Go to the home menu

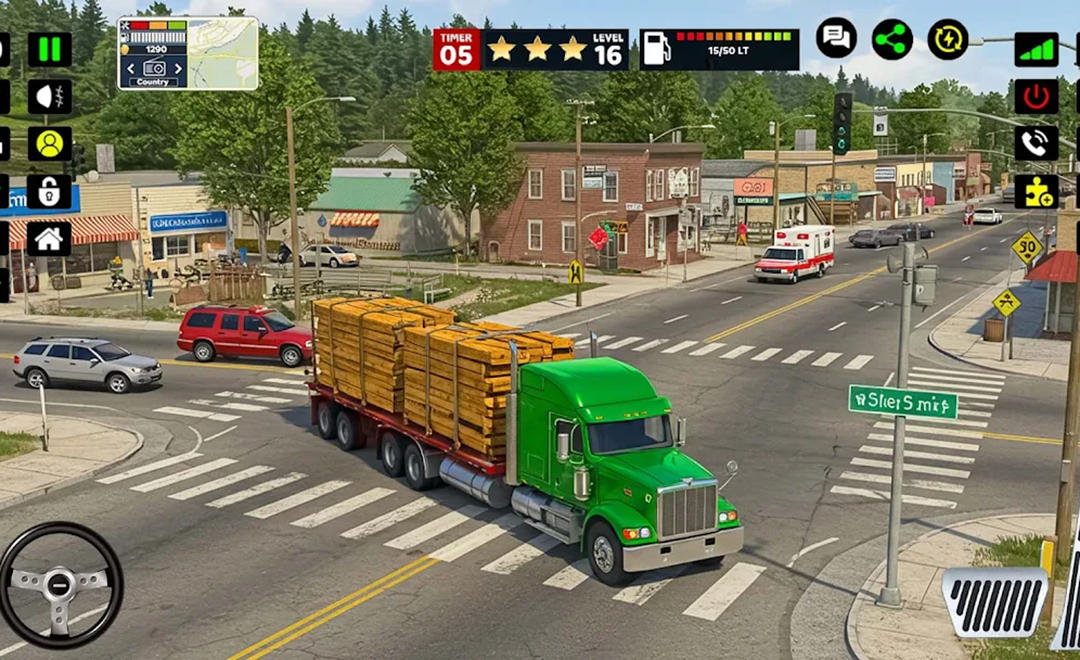49,238
